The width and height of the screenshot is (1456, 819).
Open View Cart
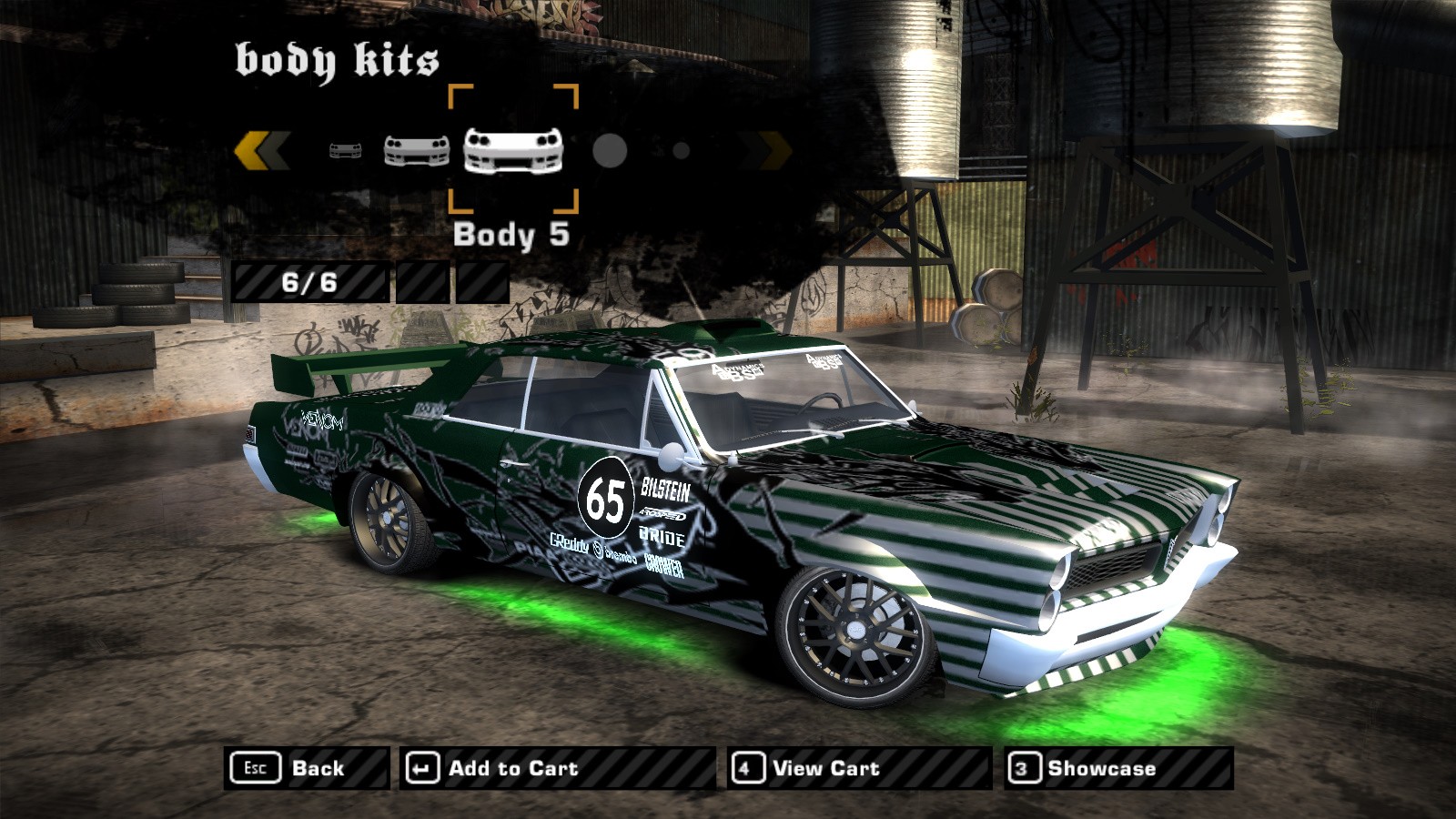pos(858,768)
